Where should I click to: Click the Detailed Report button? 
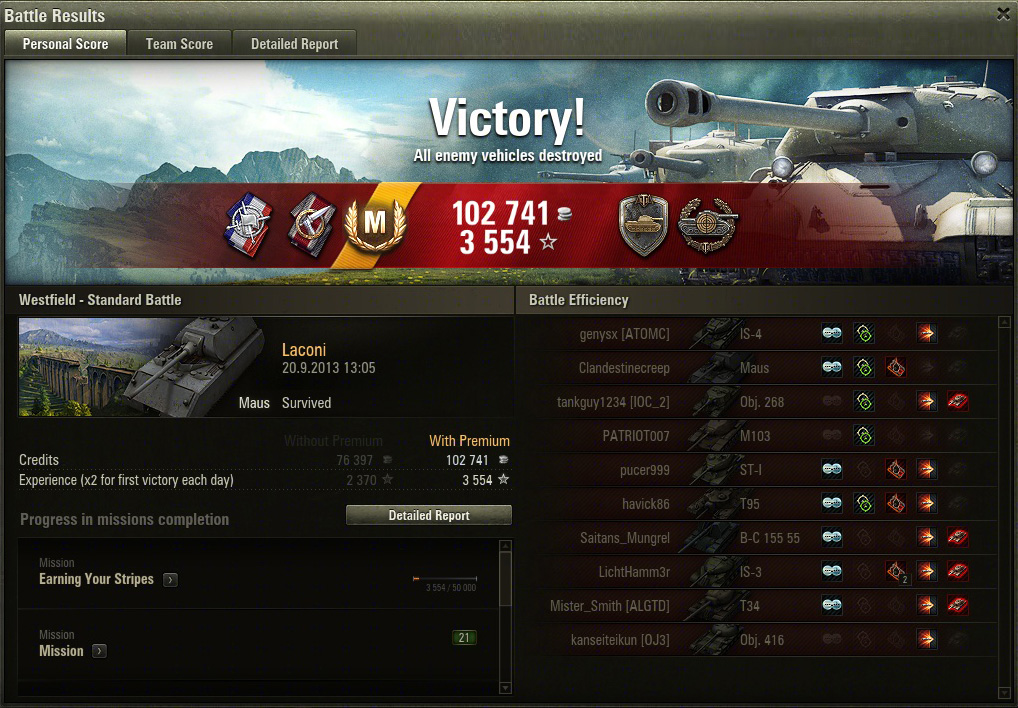coord(428,515)
